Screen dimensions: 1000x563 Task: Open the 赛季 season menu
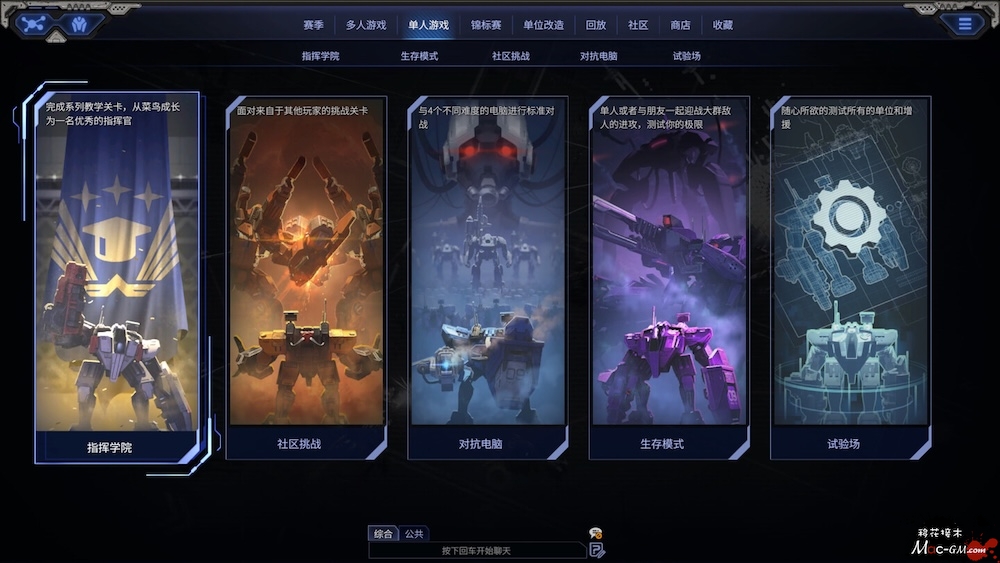pyautogui.click(x=313, y=25)
